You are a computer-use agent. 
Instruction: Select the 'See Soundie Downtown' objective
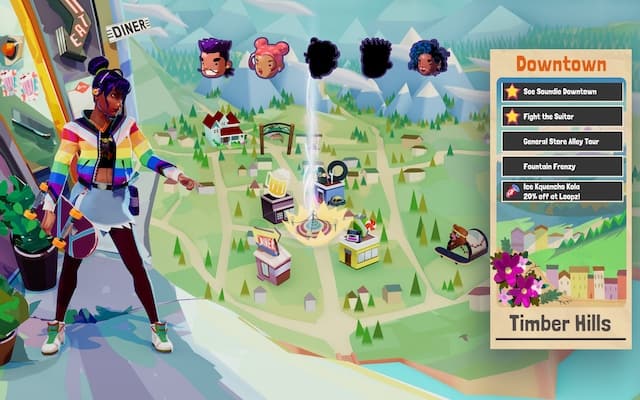coord(562,91)
